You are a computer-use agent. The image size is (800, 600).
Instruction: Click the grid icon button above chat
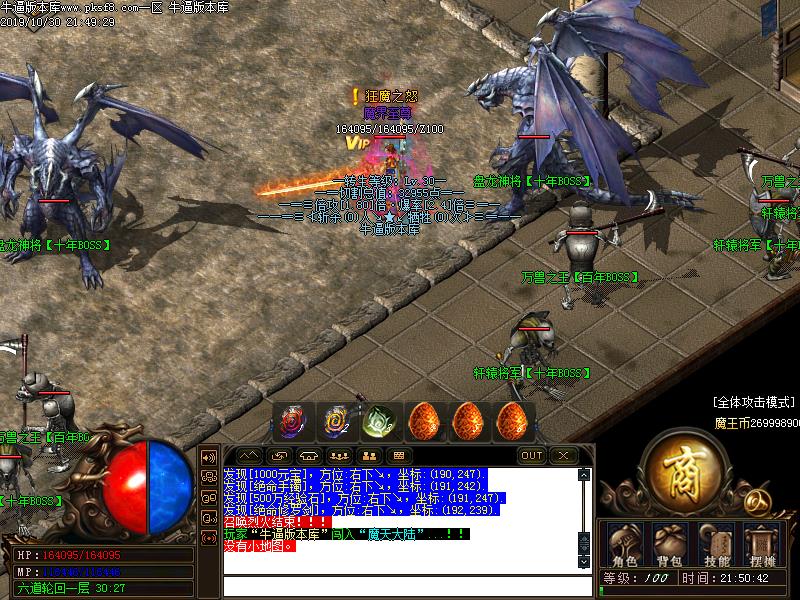(x=397, y=456)
